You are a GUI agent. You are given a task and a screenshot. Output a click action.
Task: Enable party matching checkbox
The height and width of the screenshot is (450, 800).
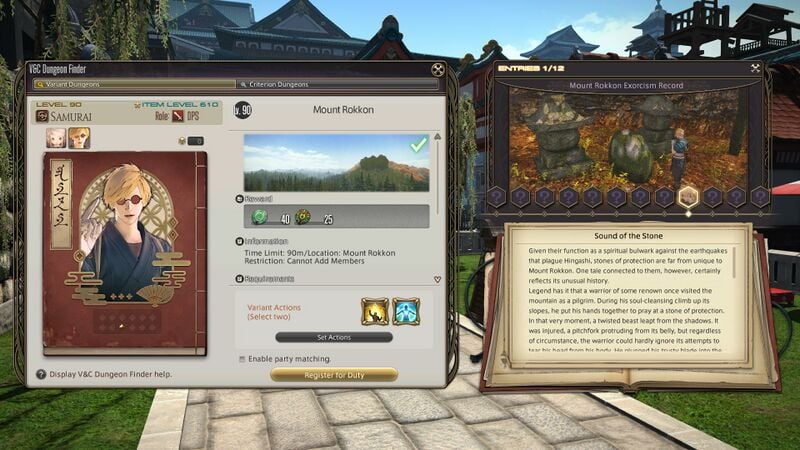click(242, 358)
